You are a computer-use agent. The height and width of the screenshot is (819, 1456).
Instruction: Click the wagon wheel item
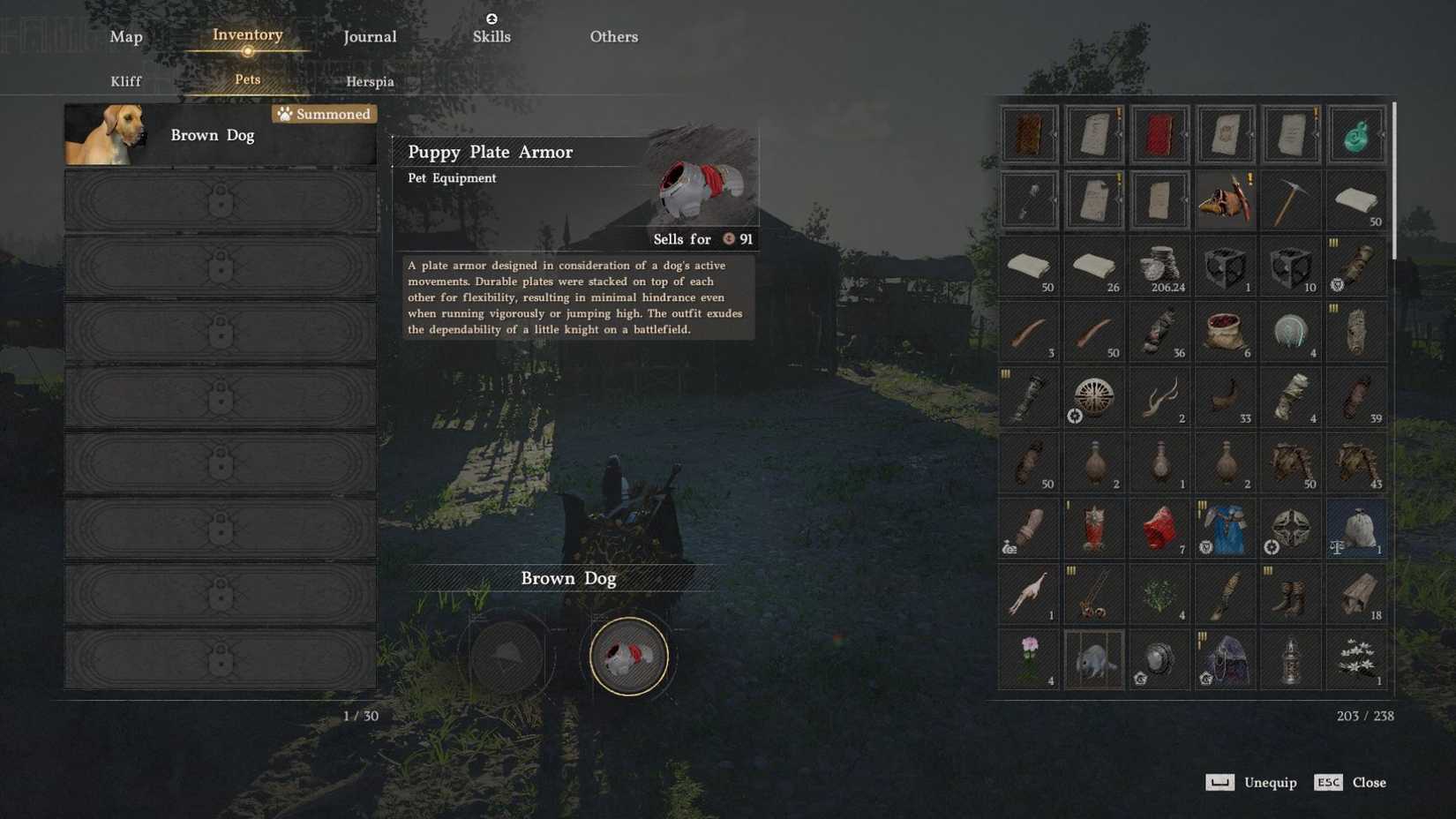pyautogui.click(x=1094, y=397)
